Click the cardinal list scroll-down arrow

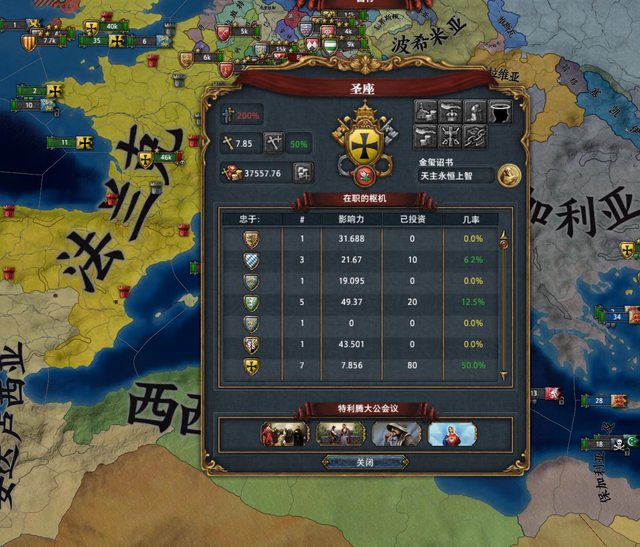pyautogui.click(x=505, y=377)
